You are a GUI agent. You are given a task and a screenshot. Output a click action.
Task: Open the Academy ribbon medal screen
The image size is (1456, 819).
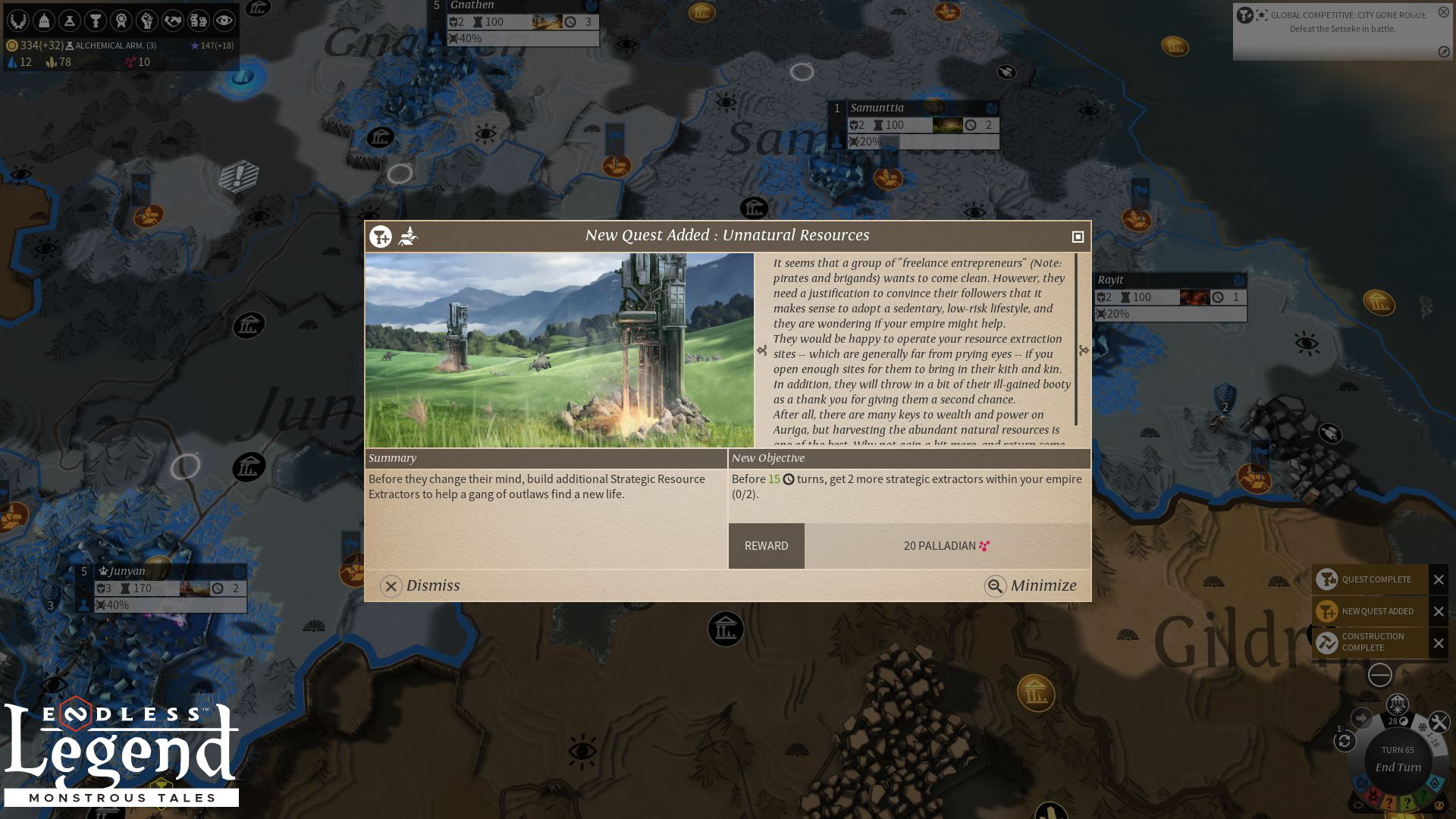click(121, 20)
